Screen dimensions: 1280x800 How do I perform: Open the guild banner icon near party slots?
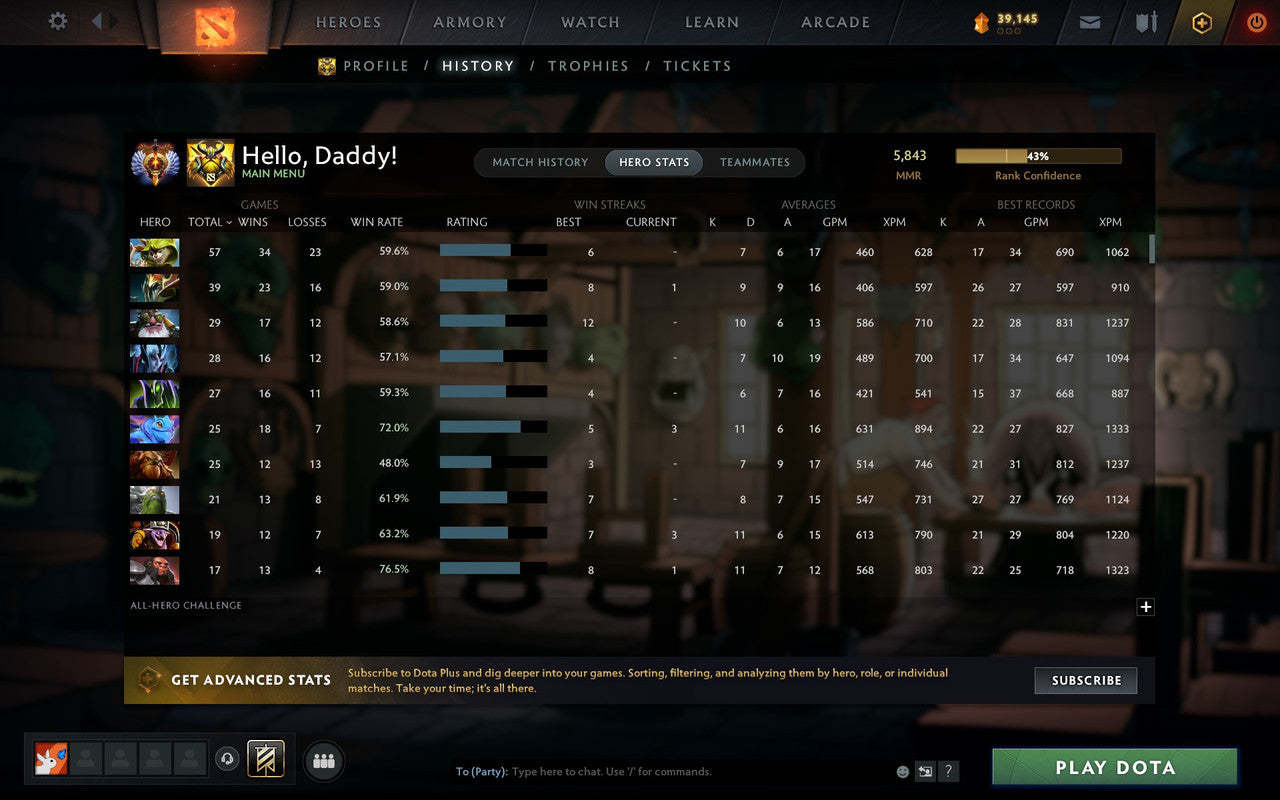265,759
